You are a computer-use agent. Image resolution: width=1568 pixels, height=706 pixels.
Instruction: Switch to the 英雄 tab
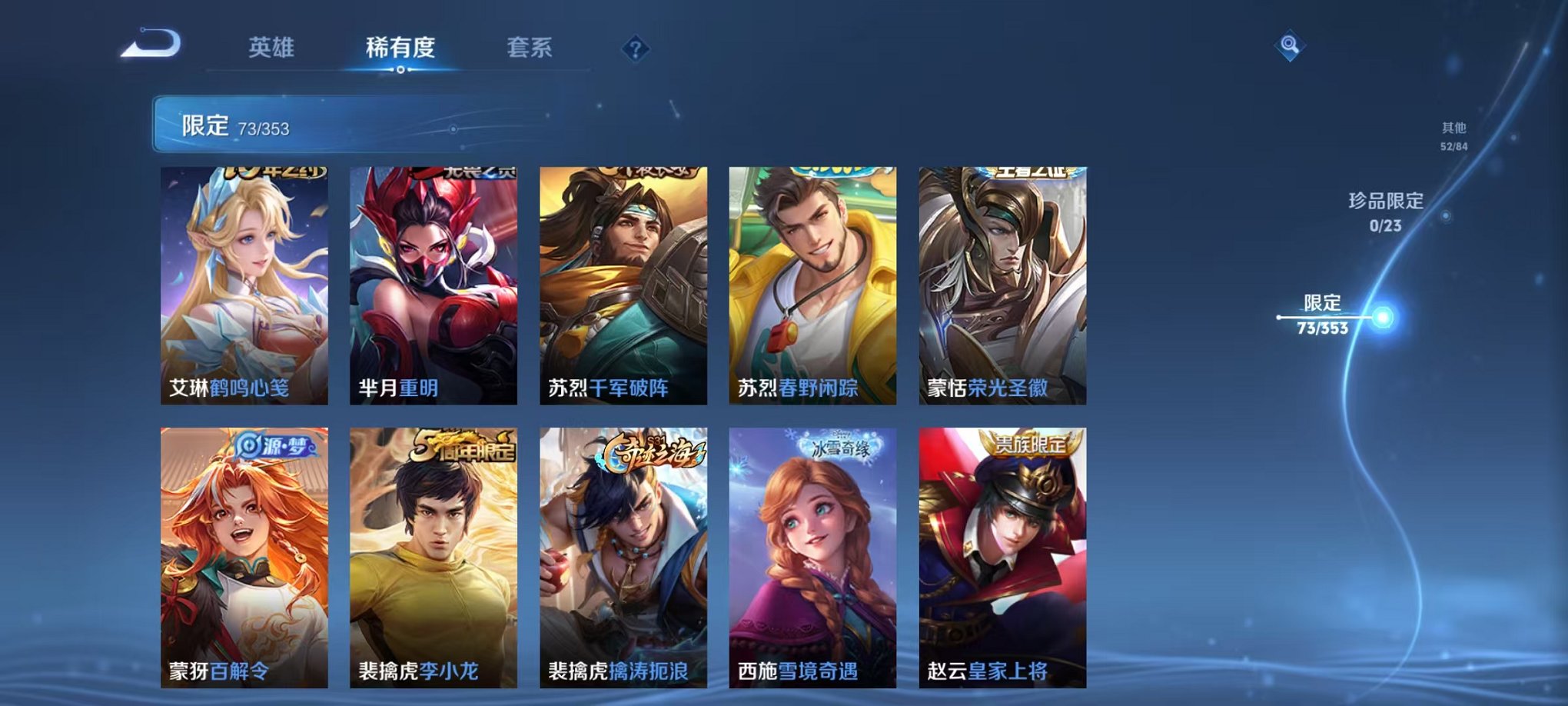click(274, 48)
